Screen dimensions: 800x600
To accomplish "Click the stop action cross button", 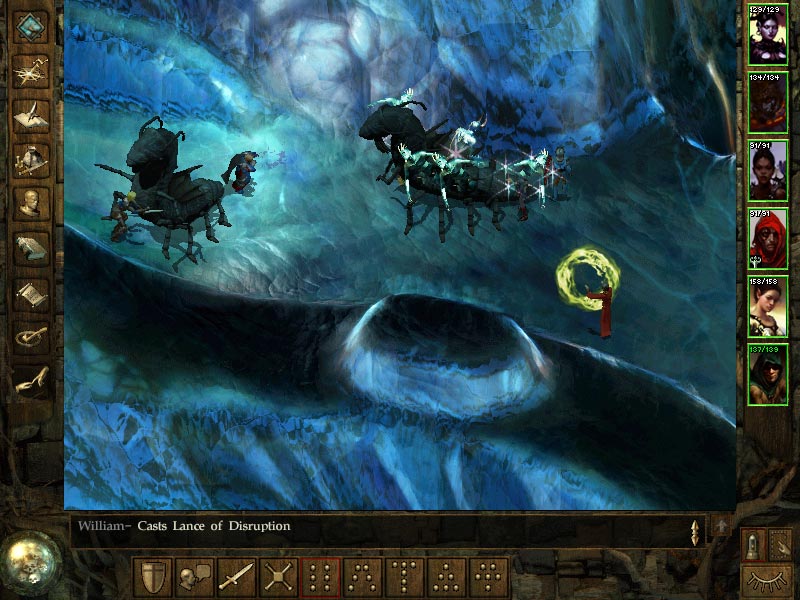I will click(x=278, y=577).
